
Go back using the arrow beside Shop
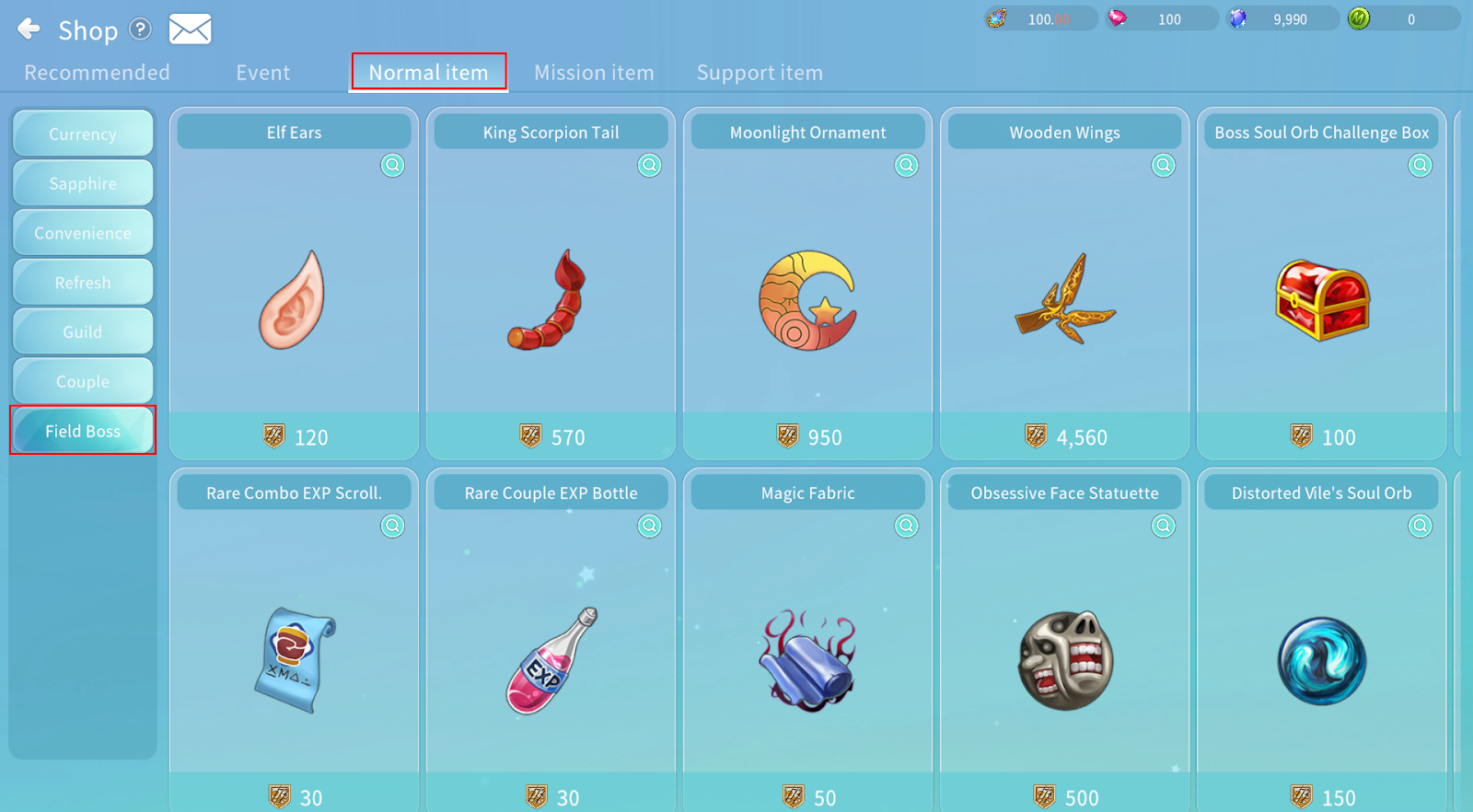pyautogui.click(x=29, y=29)
